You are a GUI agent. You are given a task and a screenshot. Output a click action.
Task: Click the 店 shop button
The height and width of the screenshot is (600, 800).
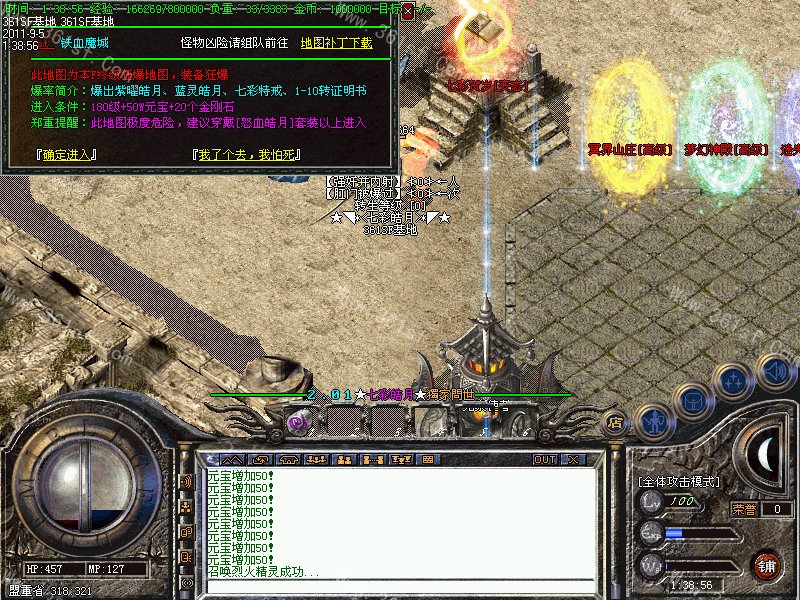click(x=616, y=423)
